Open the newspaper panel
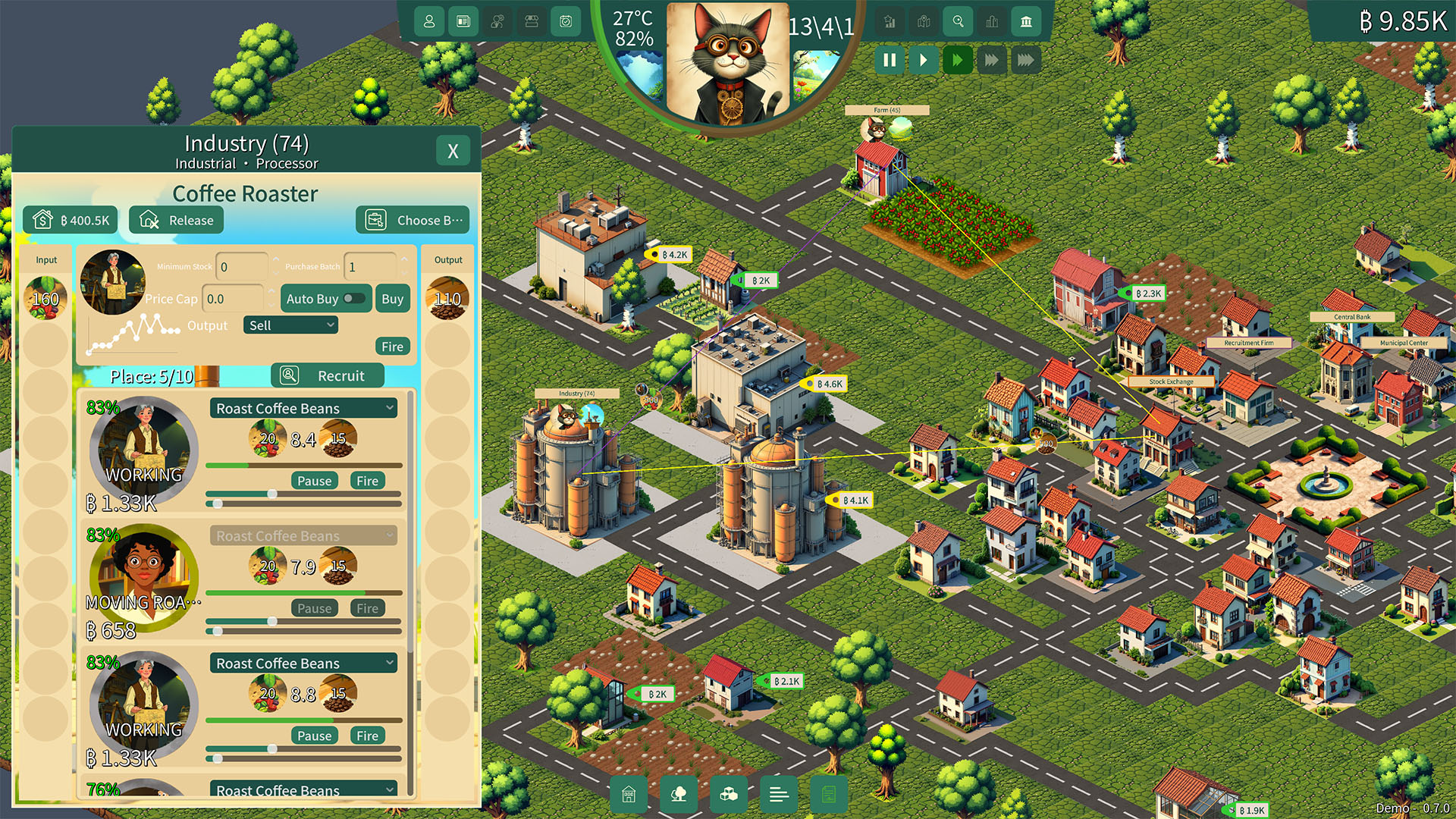The height and width of the screenshot is (819, 1456). 463,21
